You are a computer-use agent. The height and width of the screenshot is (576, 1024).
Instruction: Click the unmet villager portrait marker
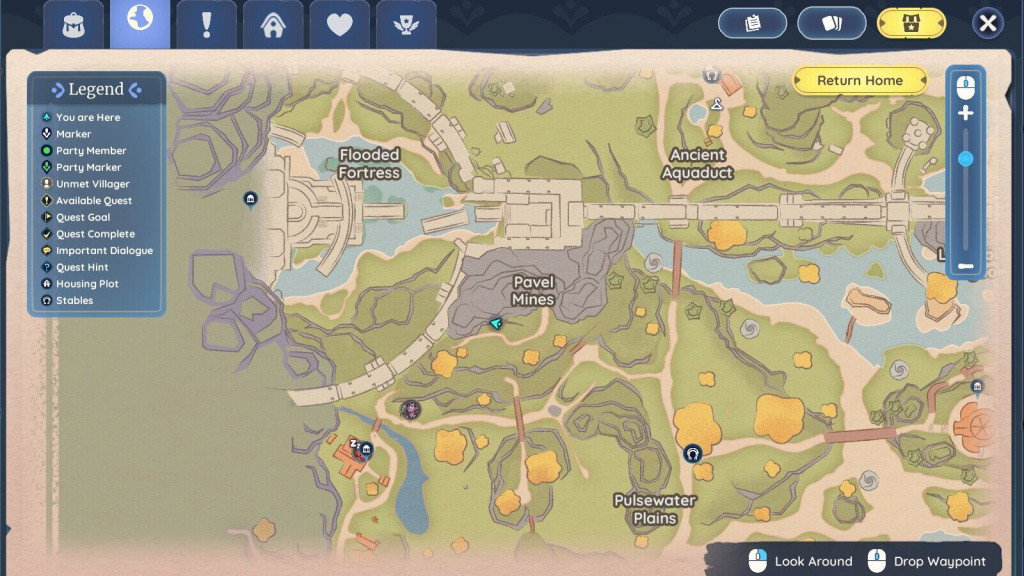click(x=410, y=409)
